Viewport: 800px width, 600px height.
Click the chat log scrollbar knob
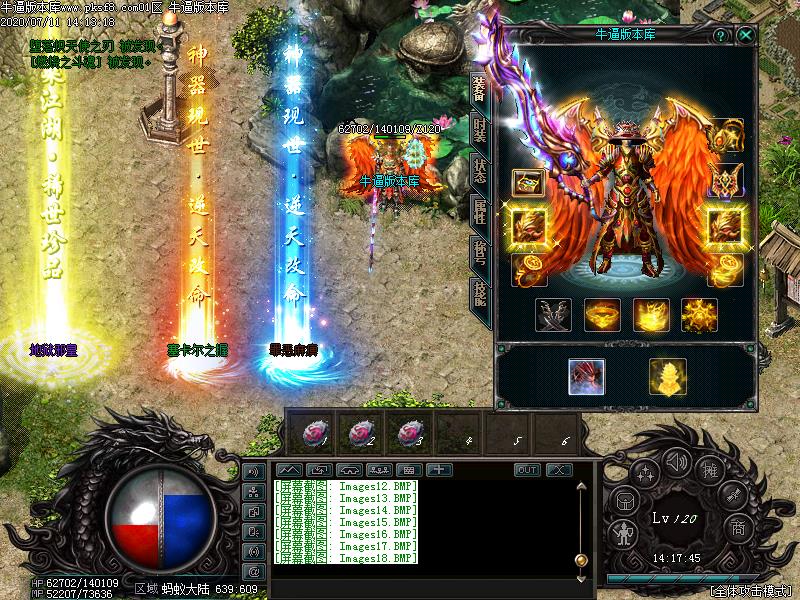click(x=580, y=559)
